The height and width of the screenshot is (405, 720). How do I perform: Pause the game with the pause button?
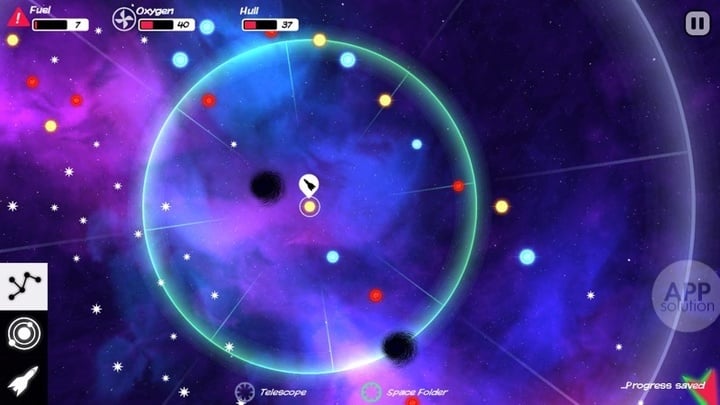click(696, 22)
